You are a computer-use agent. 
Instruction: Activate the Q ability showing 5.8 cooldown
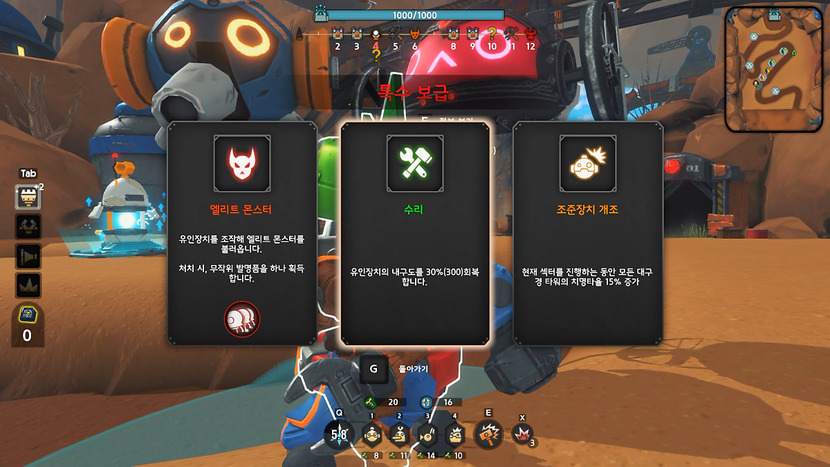(x=339, y=434)
